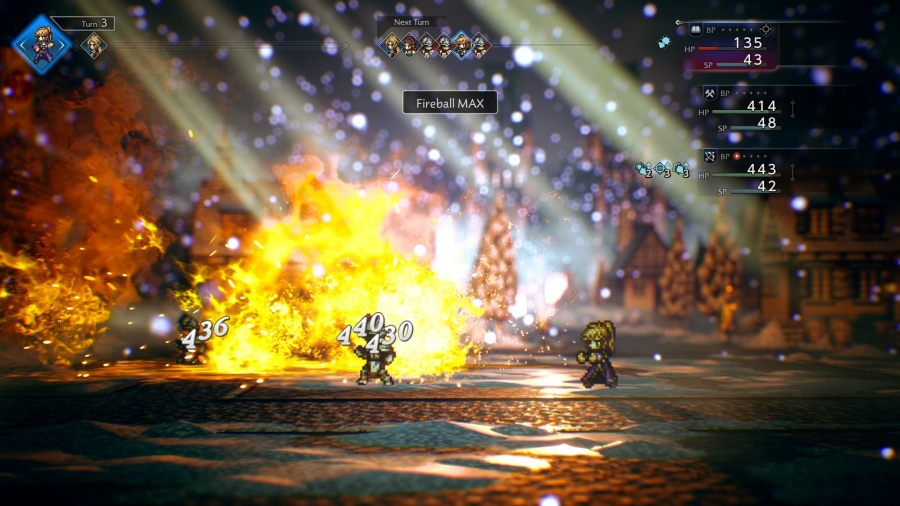Choose the crossed-axes job icon party member
Image resolution: width=900 pixels, height=506 pixels.
(710, 93)
